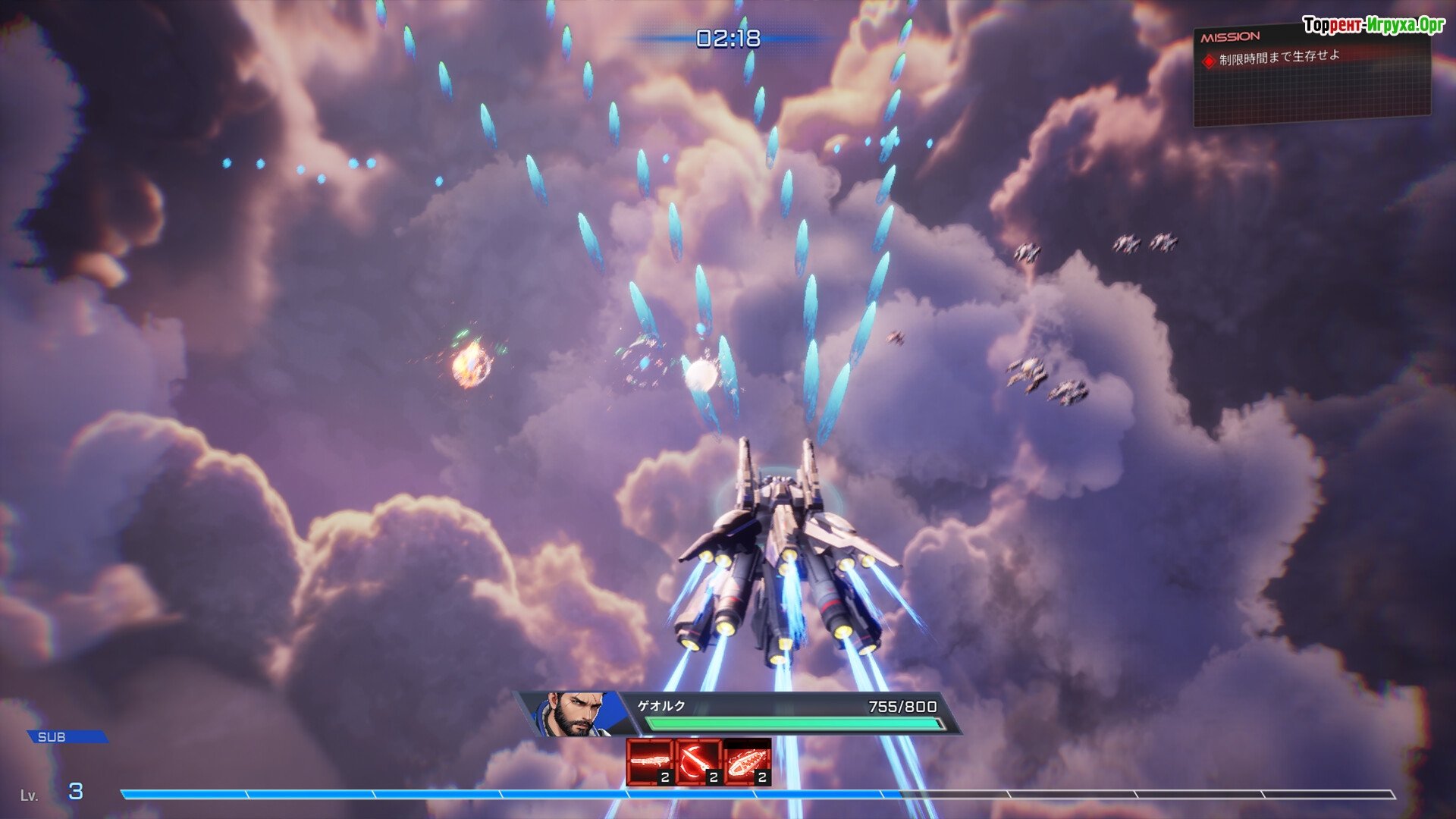Select the rifle weapon icon
The image size is (1456, 819).
tap(650, 761)
